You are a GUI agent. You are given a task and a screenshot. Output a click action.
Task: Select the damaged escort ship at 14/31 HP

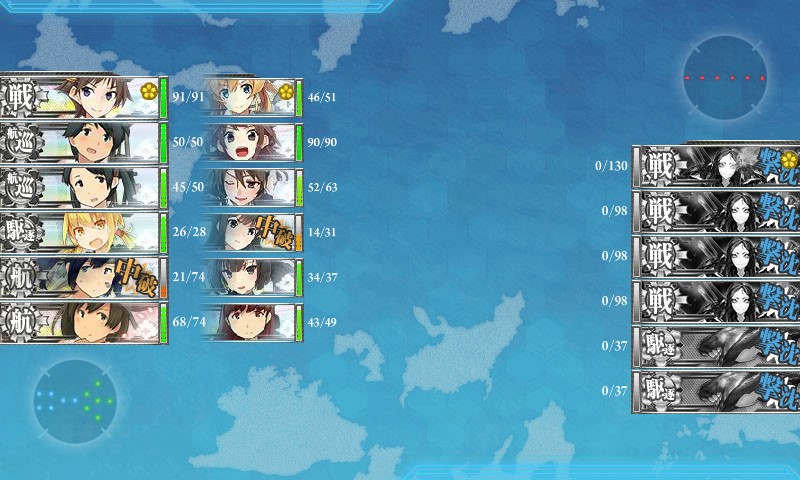click(x=250, y=233)
